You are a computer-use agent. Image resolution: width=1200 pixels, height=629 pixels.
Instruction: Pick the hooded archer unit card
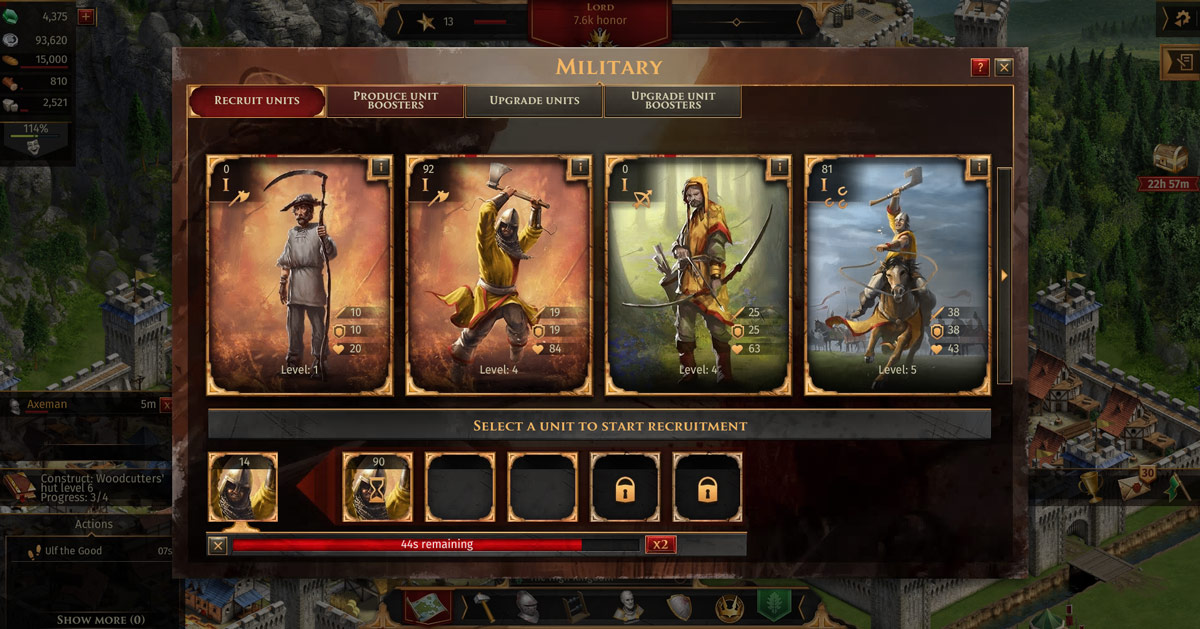[698, 274]
